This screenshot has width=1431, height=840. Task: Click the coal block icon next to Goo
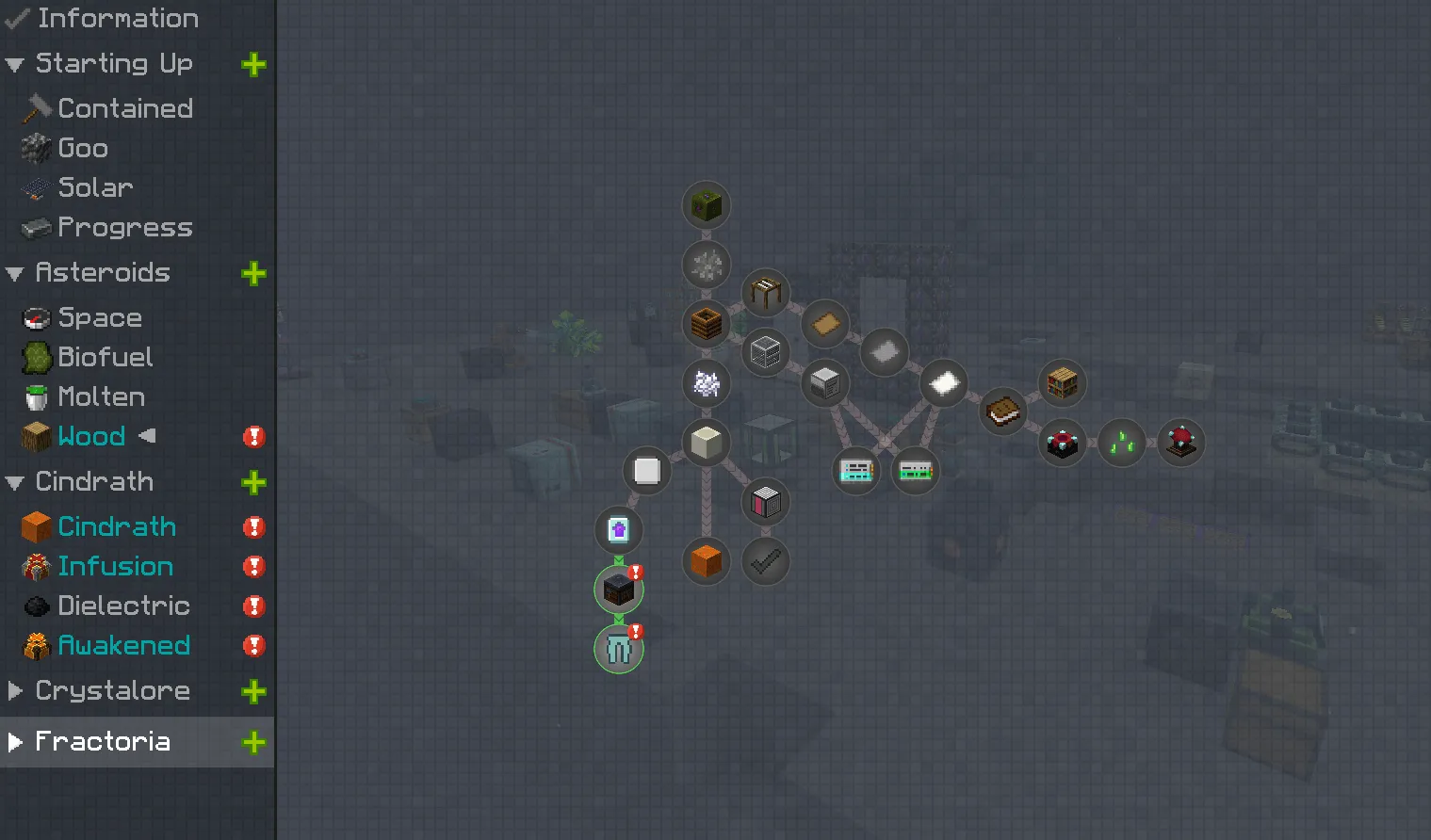click(x=34, y=148)
